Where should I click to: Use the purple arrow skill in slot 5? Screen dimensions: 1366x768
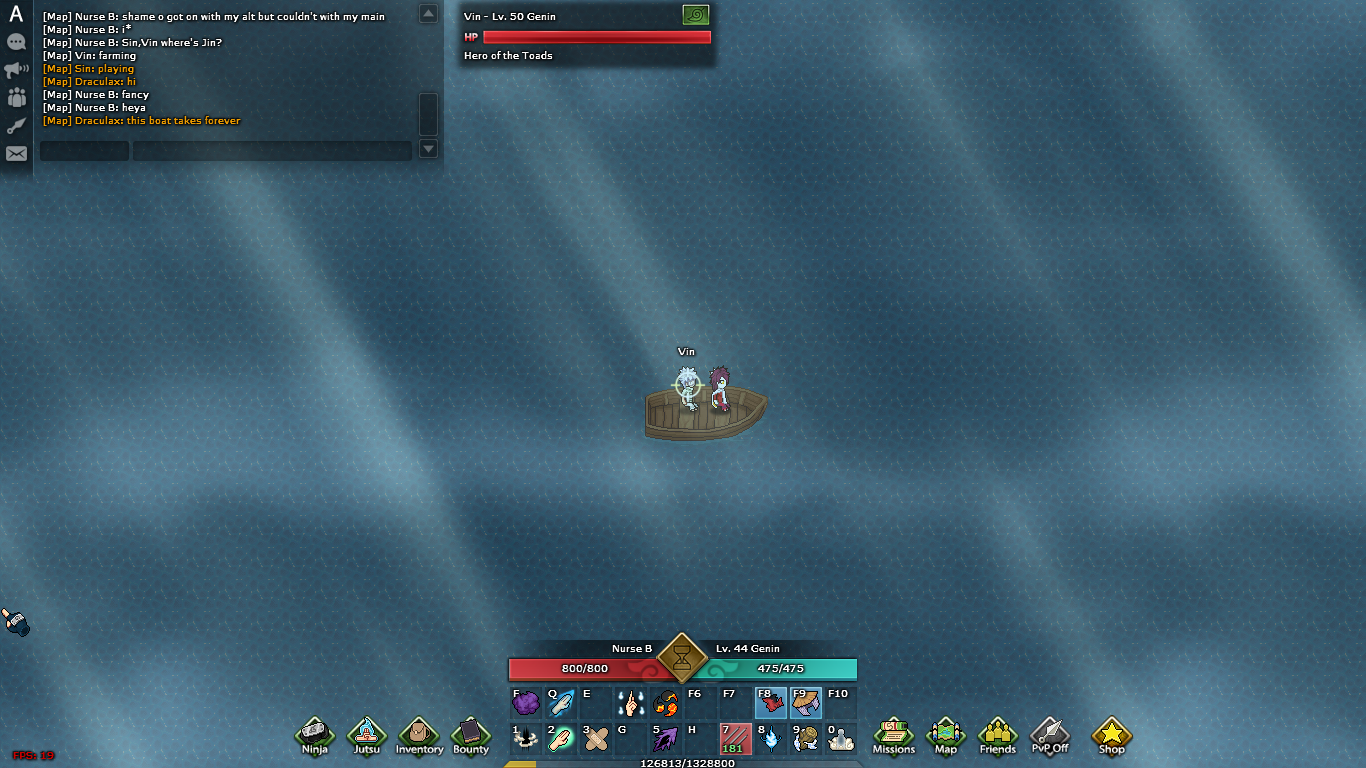coord(666,739)
